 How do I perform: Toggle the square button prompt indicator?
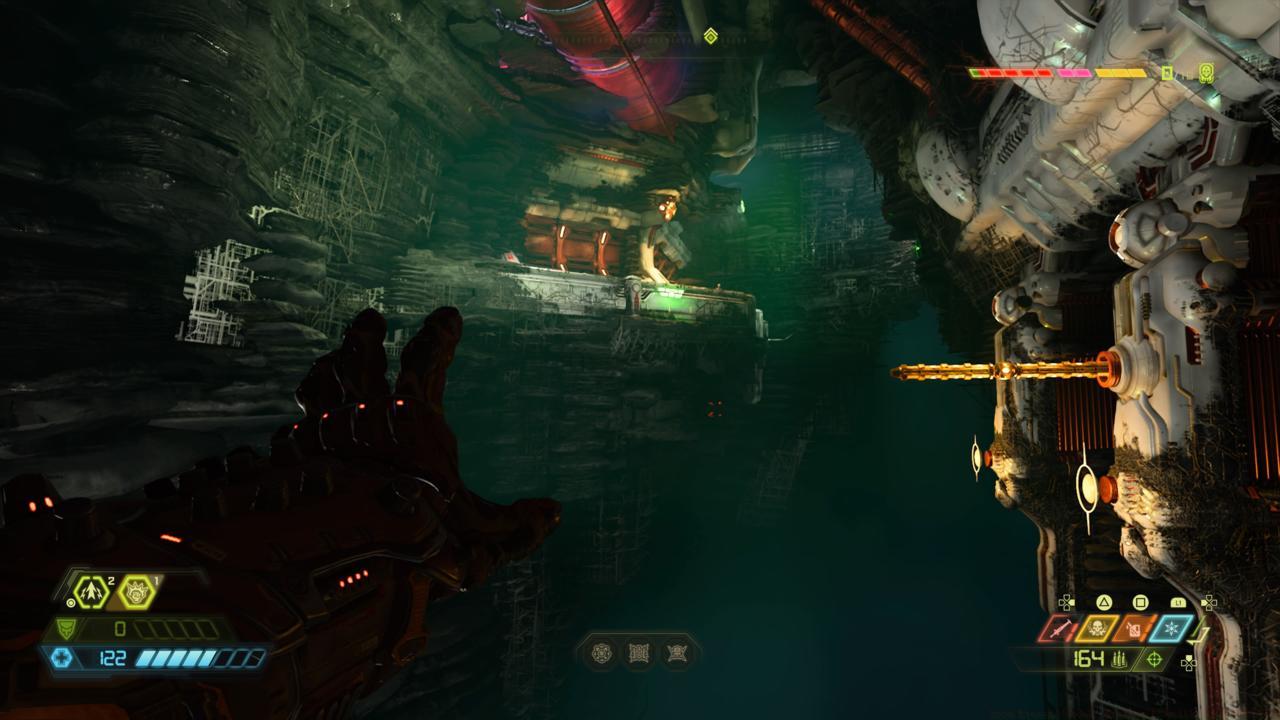tap(1141, 602)
